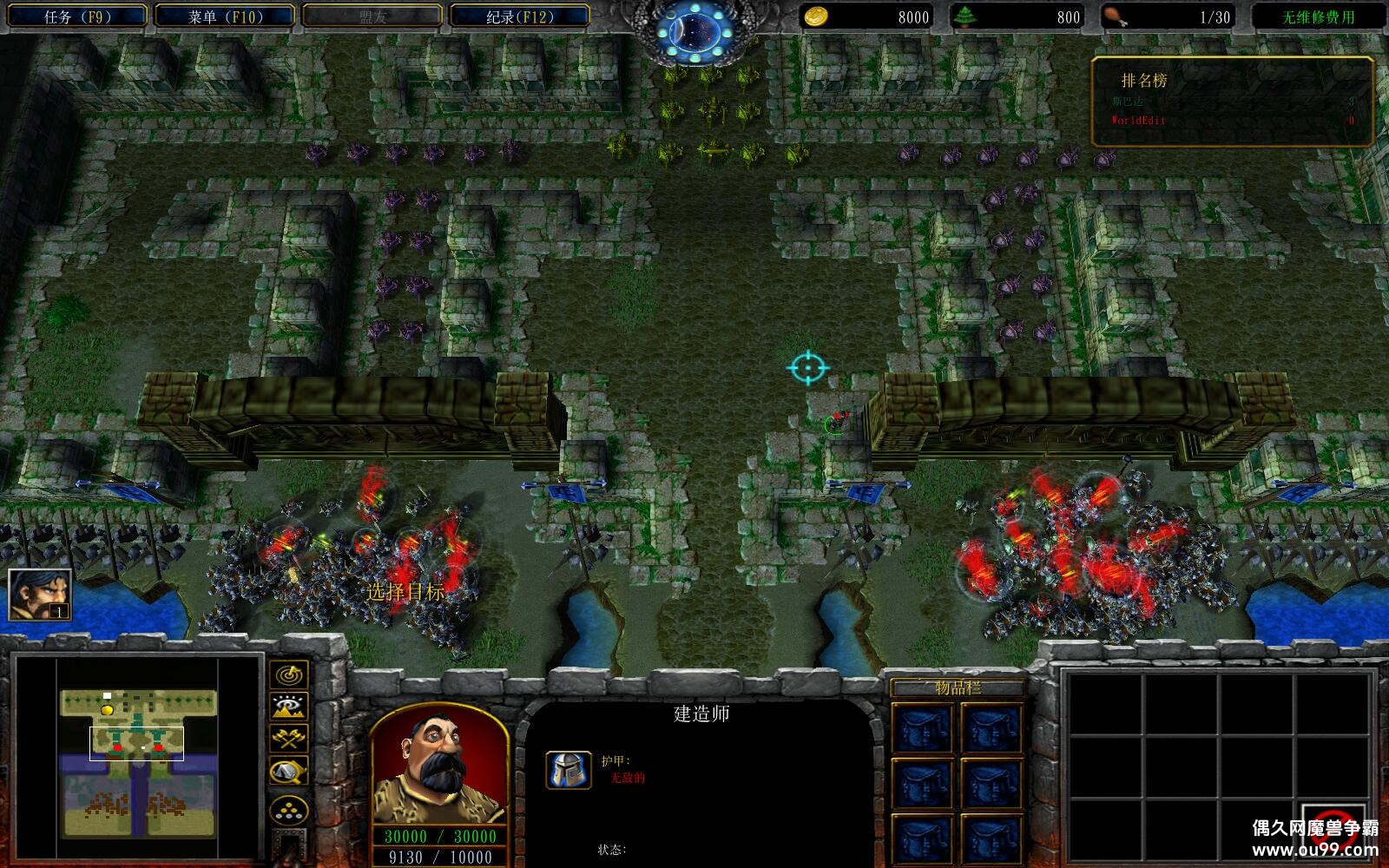This screenshot has height=868, width=1389.
Task: Toggle the formation movement button
Action: 288,811
